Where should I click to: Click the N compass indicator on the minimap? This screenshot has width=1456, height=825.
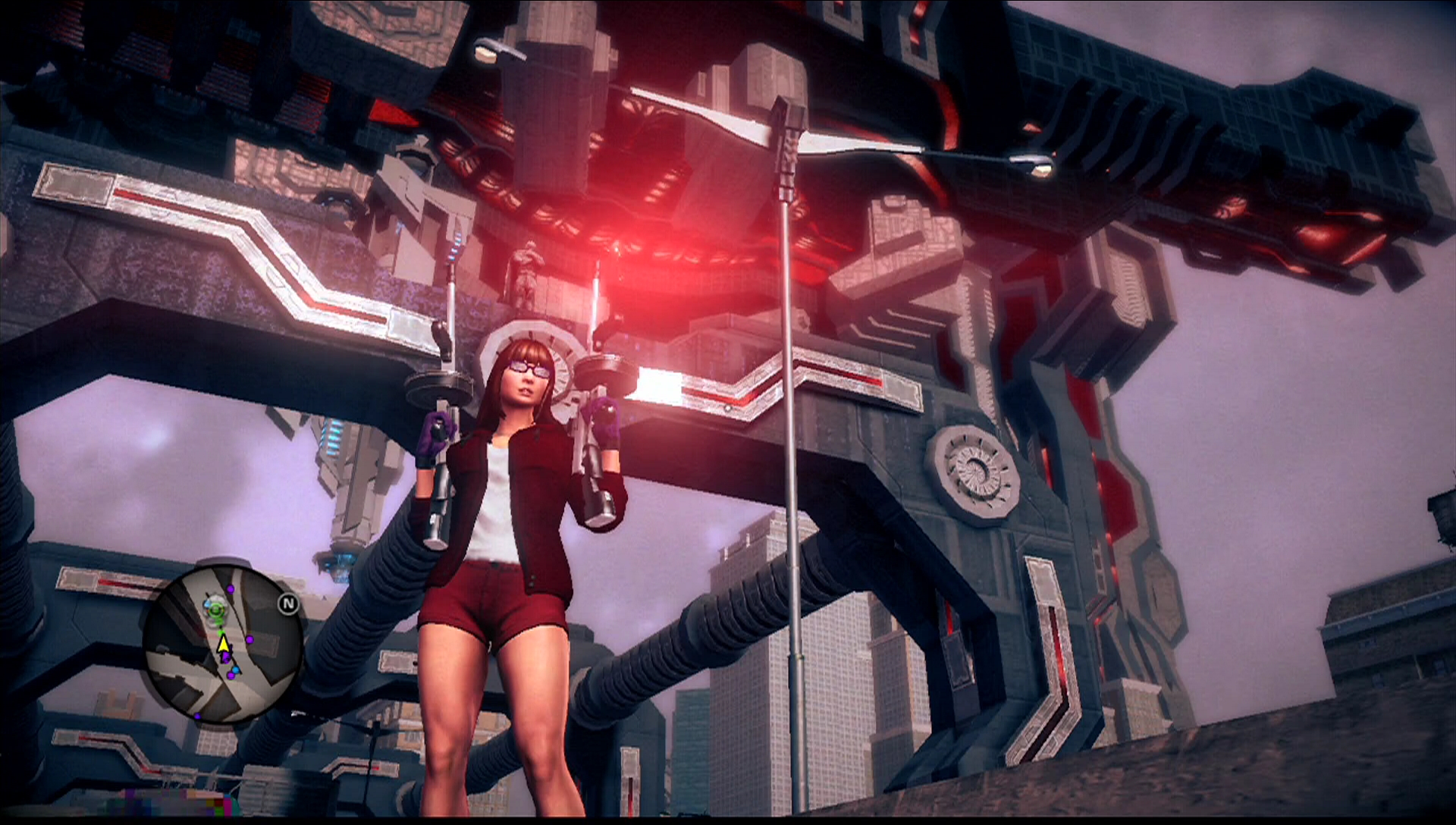point(288,603)
